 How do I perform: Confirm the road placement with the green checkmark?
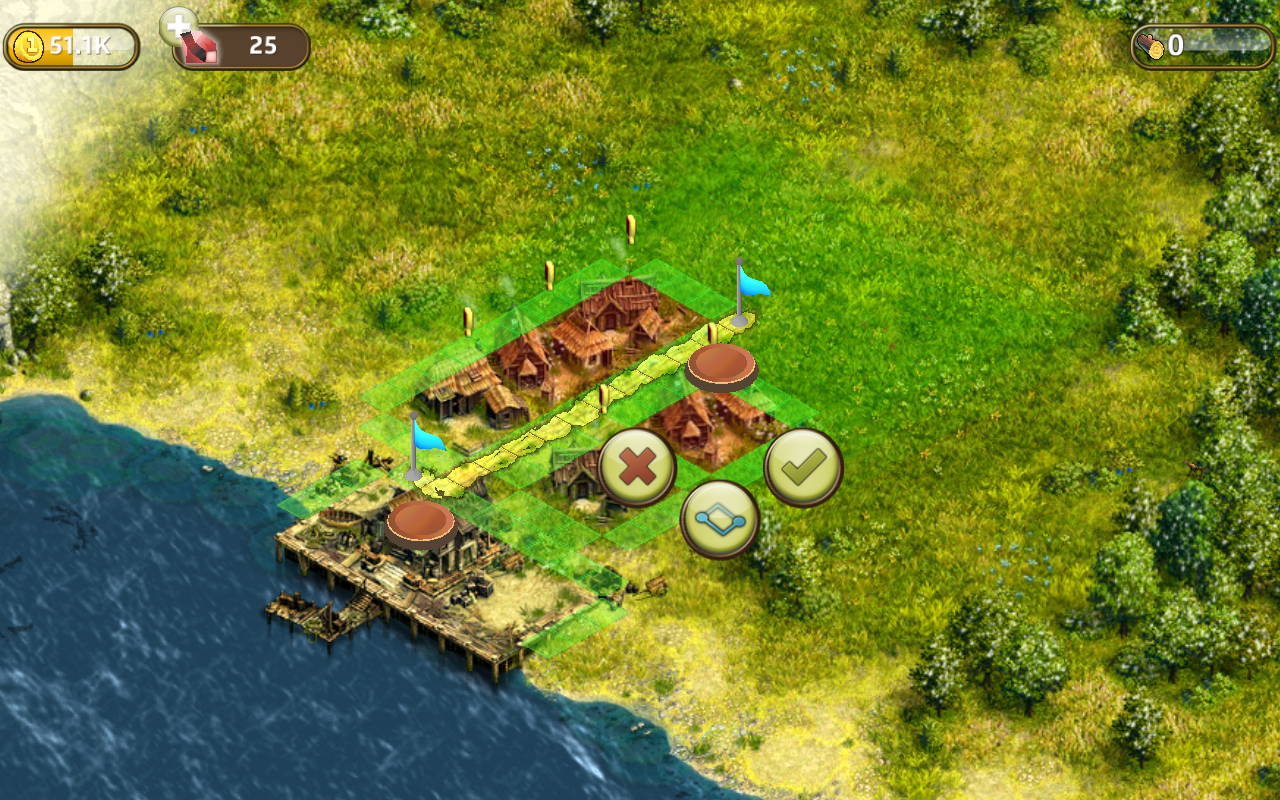[803, 467]
